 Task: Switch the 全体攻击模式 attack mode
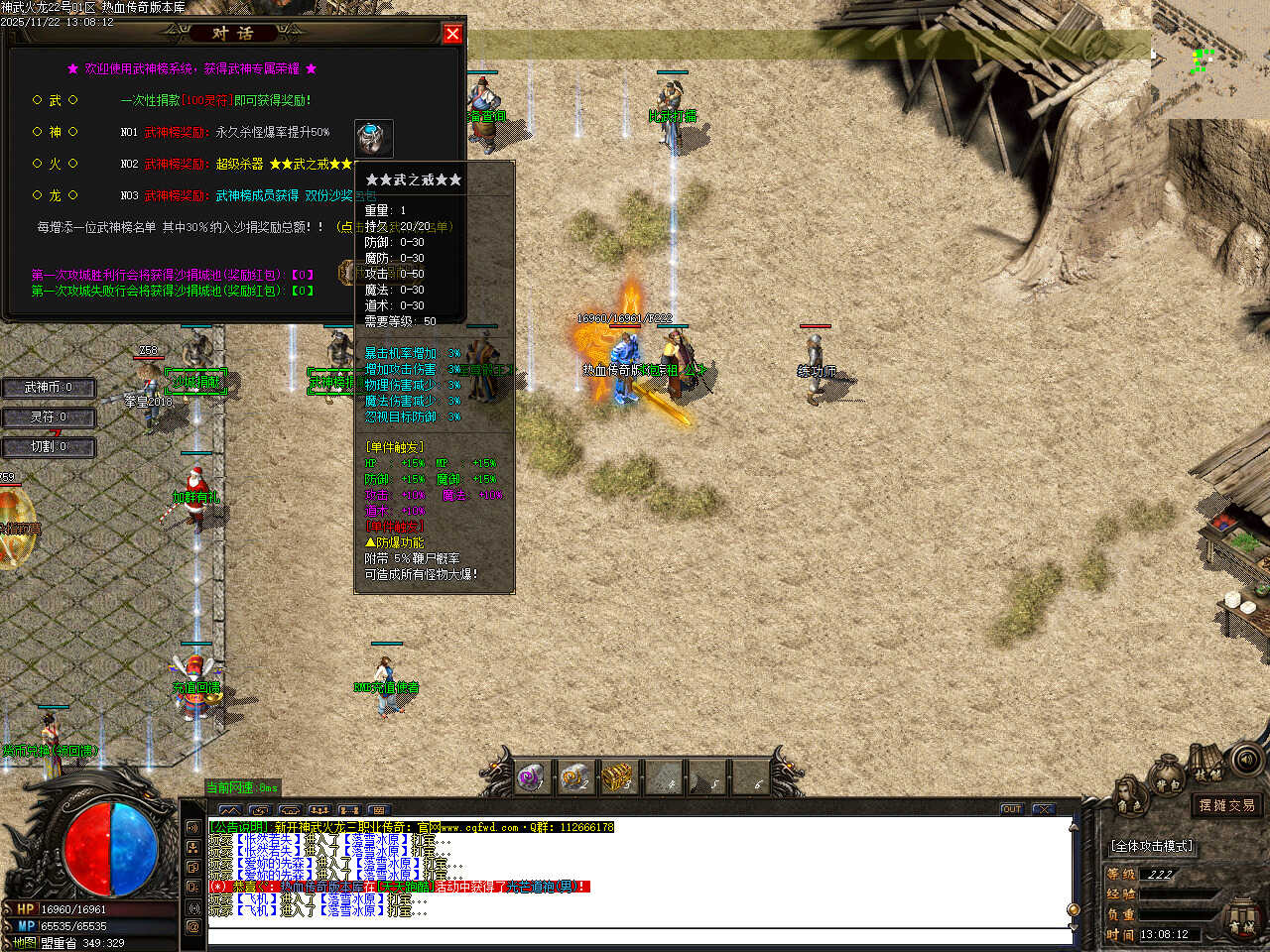click(1152, 846)
